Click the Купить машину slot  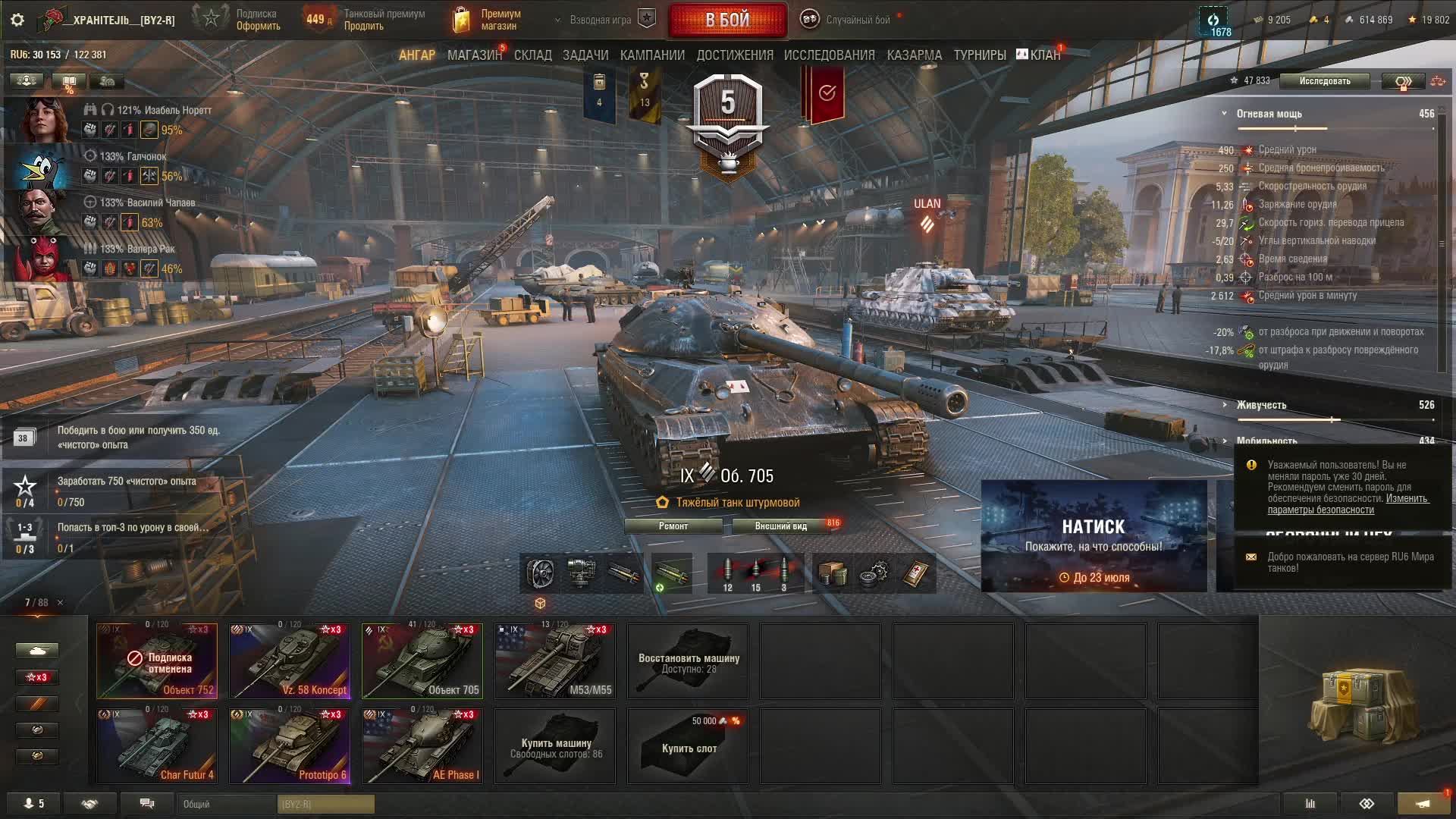[555, 745]
